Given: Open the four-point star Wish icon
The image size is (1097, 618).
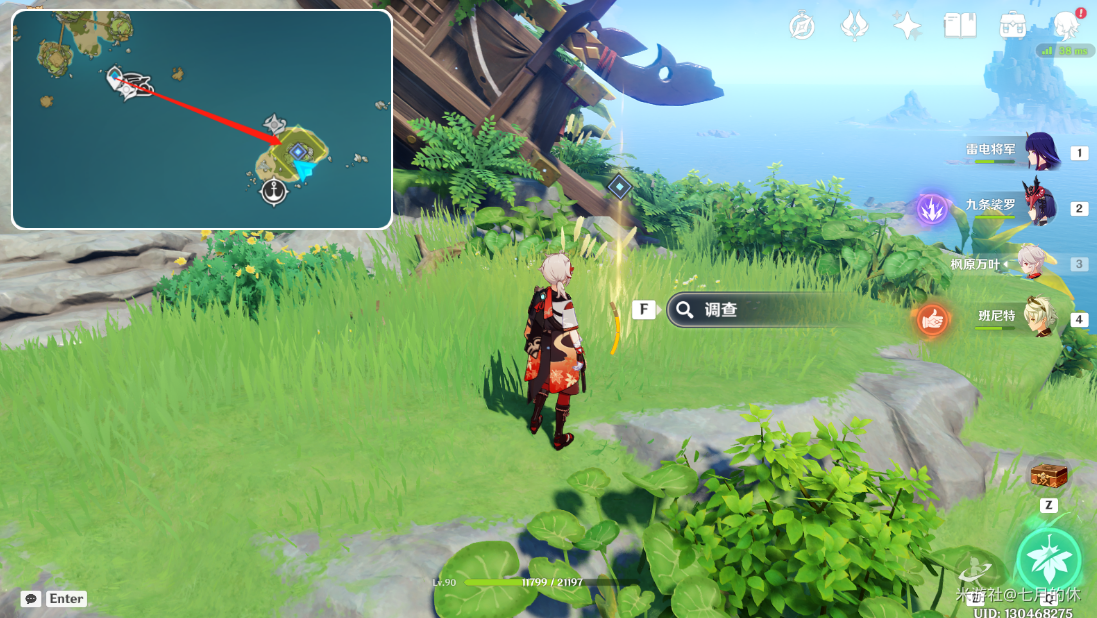Looking at the screenshot, I should point(907,26).
